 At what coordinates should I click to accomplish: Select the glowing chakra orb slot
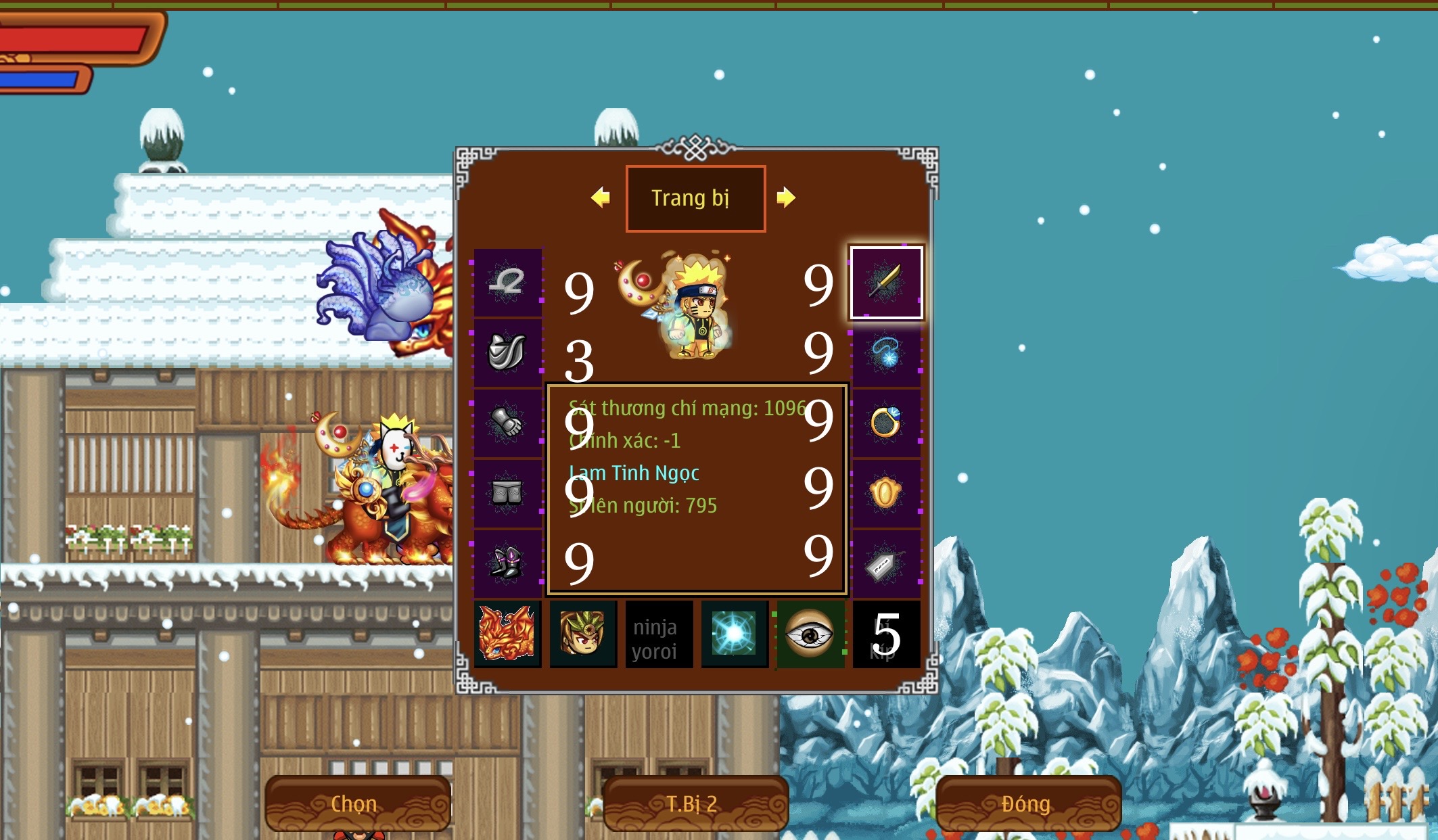tap(735, 634)
